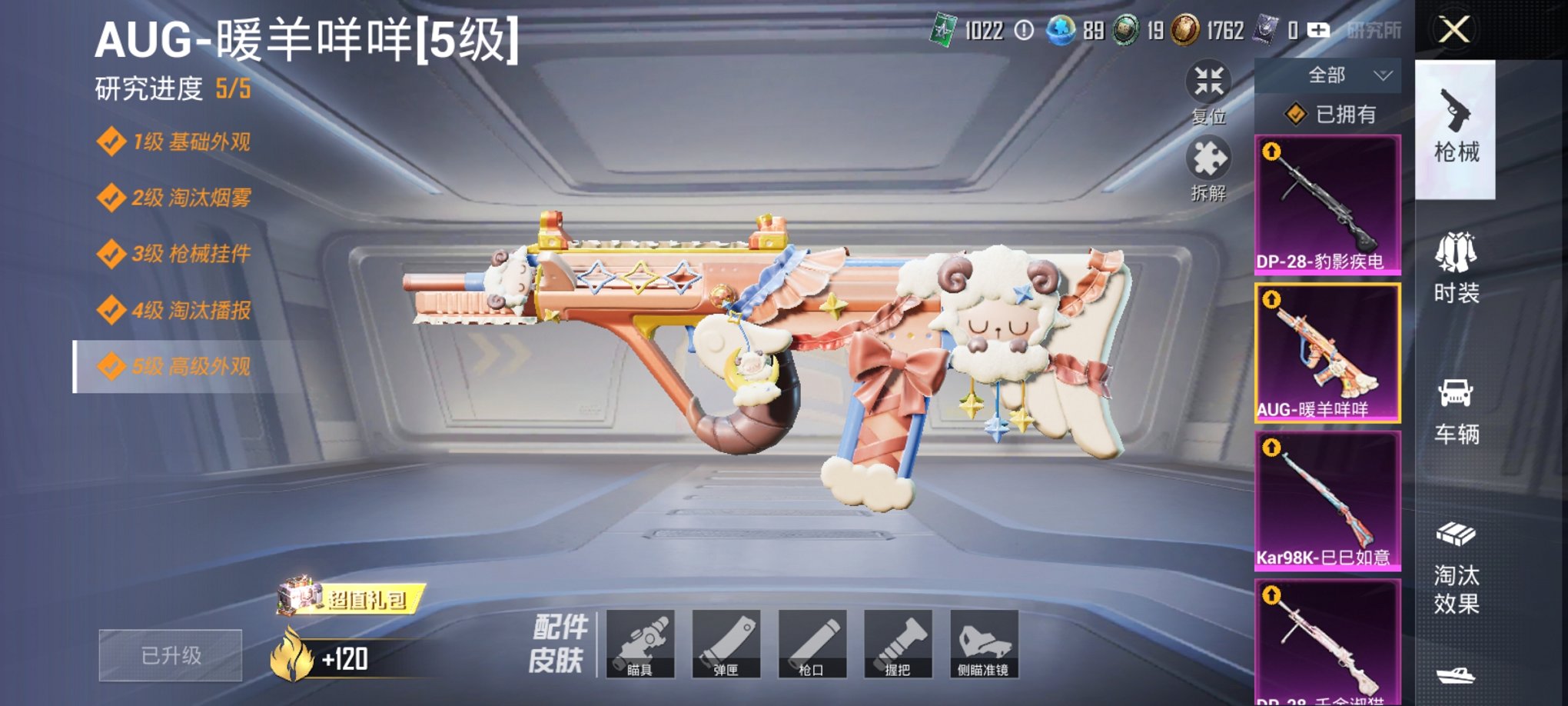
Task: Click the 已升级 upgraded button
Action: click(170, 654)
